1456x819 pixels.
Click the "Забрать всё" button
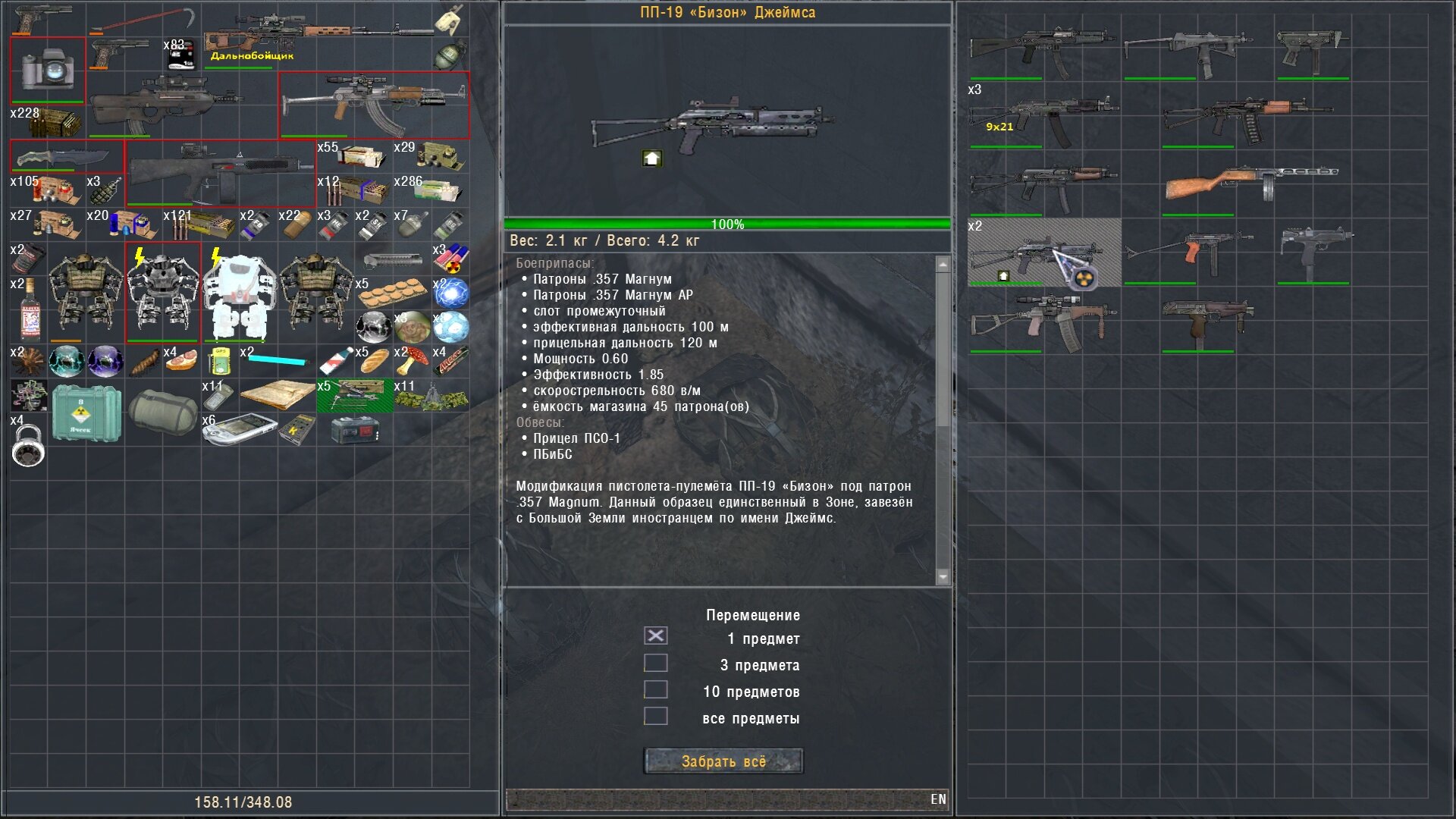pos(723,761)
